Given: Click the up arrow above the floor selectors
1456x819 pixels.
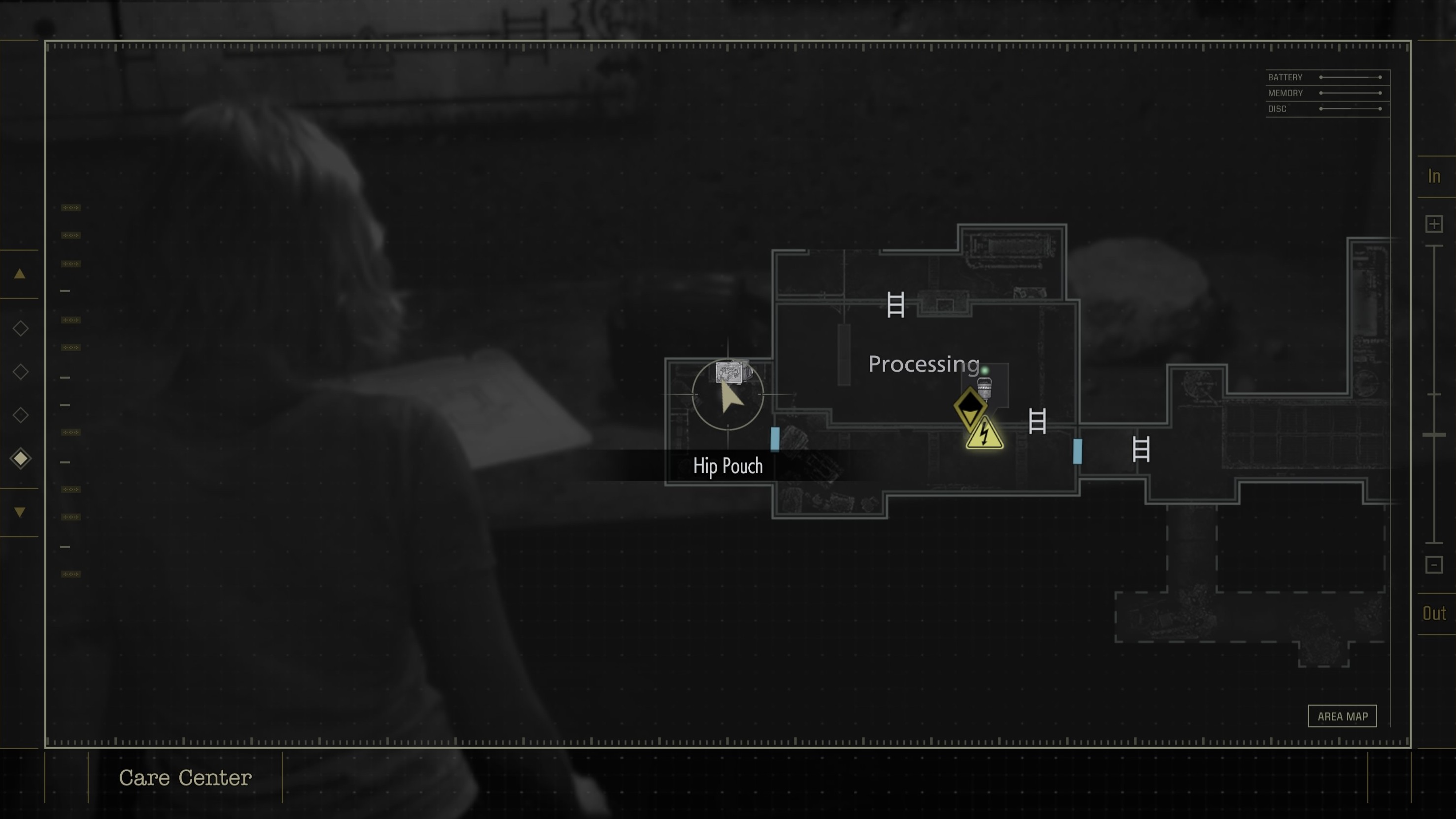Looking at the screenshot, I should [20, 273].
